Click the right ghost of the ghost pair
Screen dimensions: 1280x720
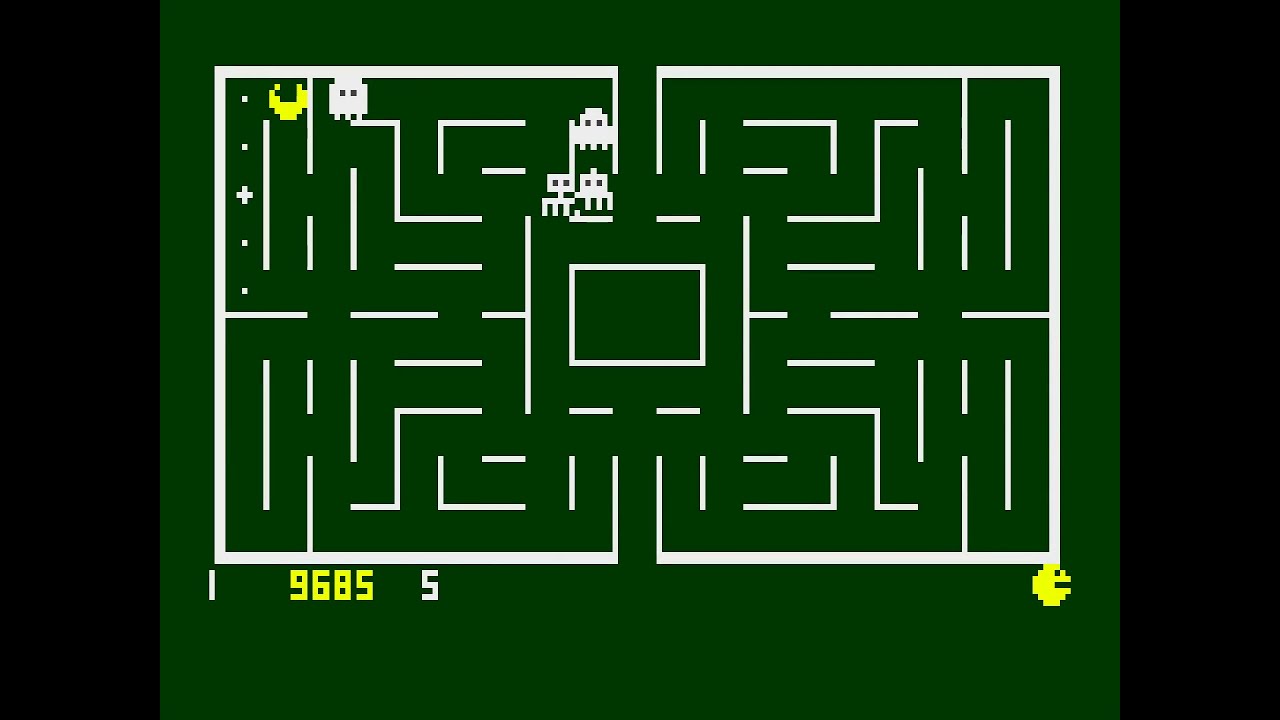coord(594,191)
